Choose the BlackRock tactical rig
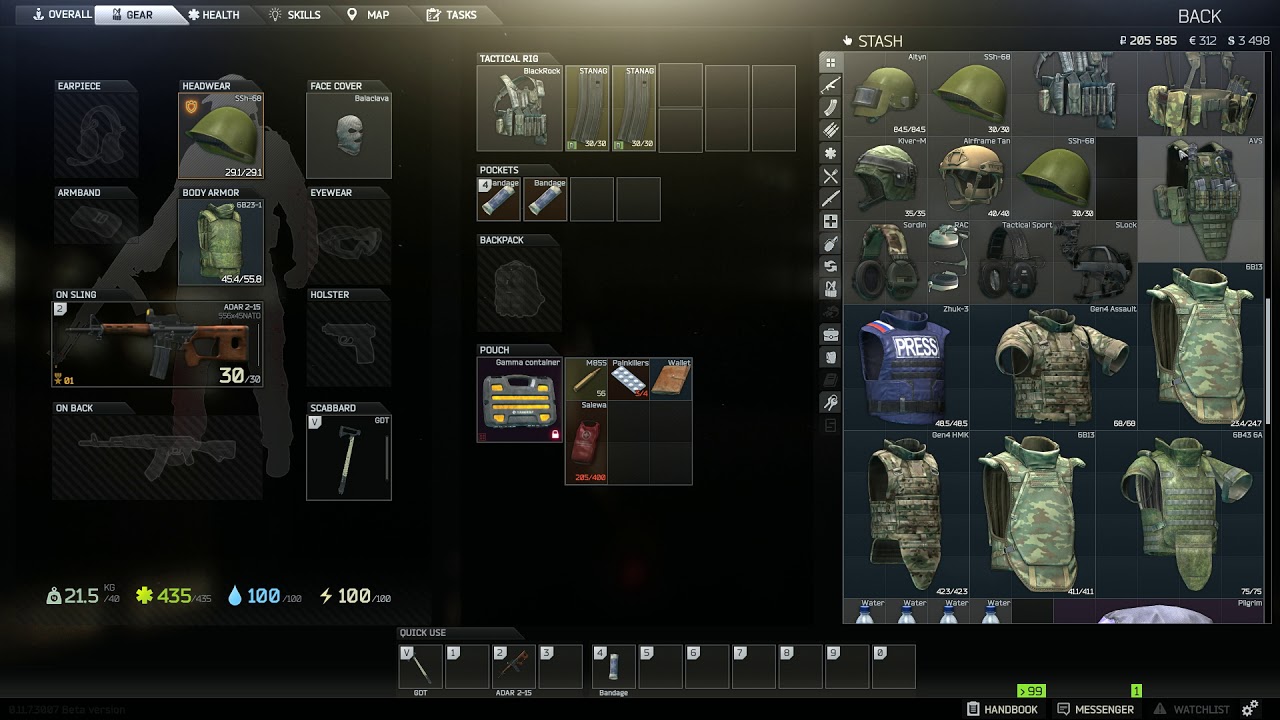The image size is (1280, 720). pos(520,108)
